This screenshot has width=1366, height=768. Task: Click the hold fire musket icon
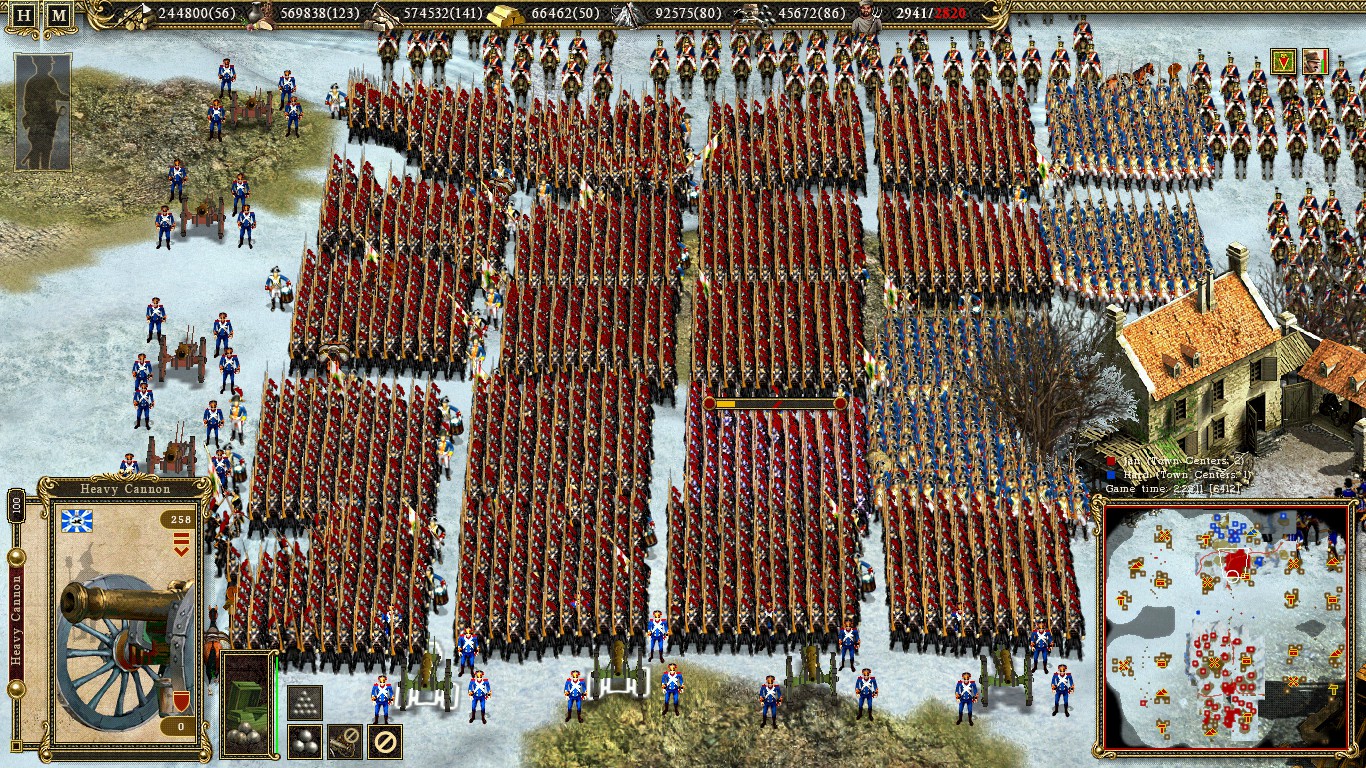coord(343,739)
